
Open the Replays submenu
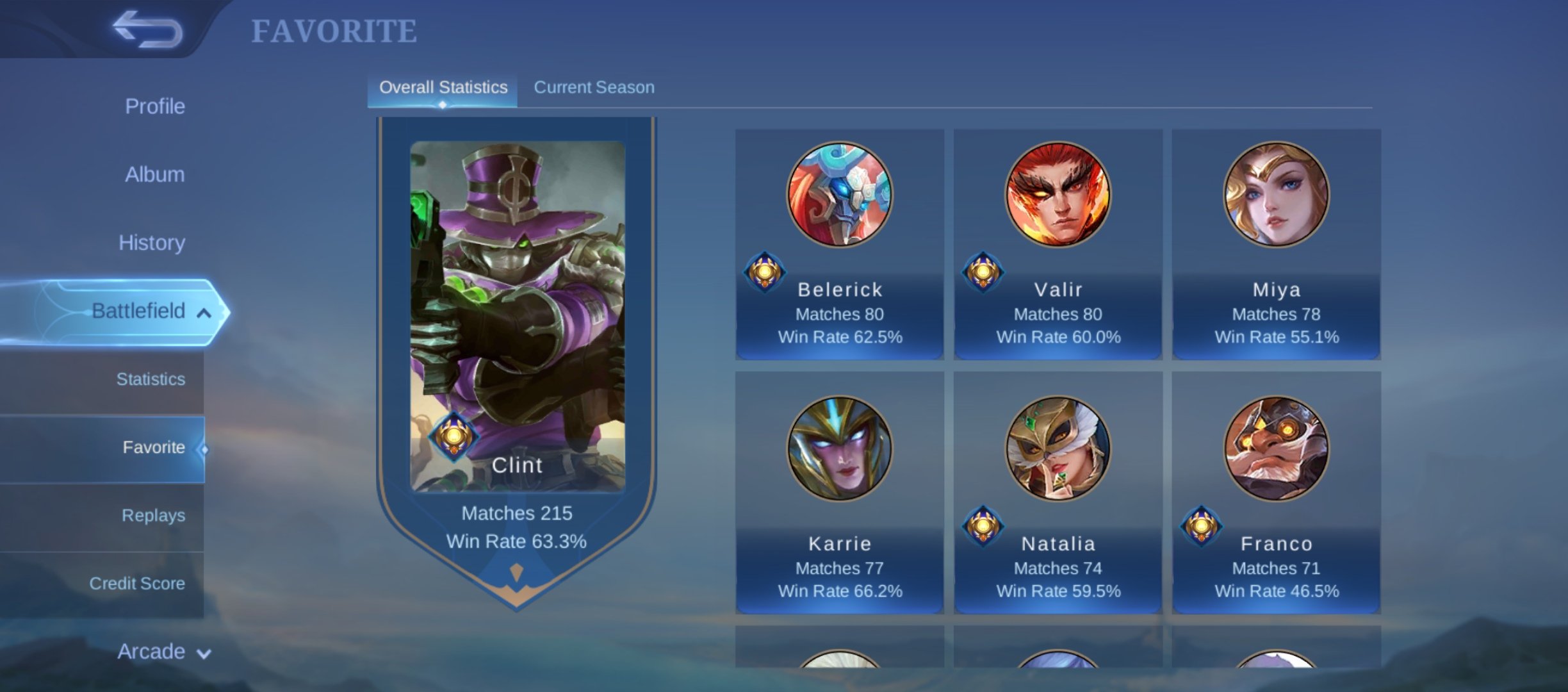(153, 515)
